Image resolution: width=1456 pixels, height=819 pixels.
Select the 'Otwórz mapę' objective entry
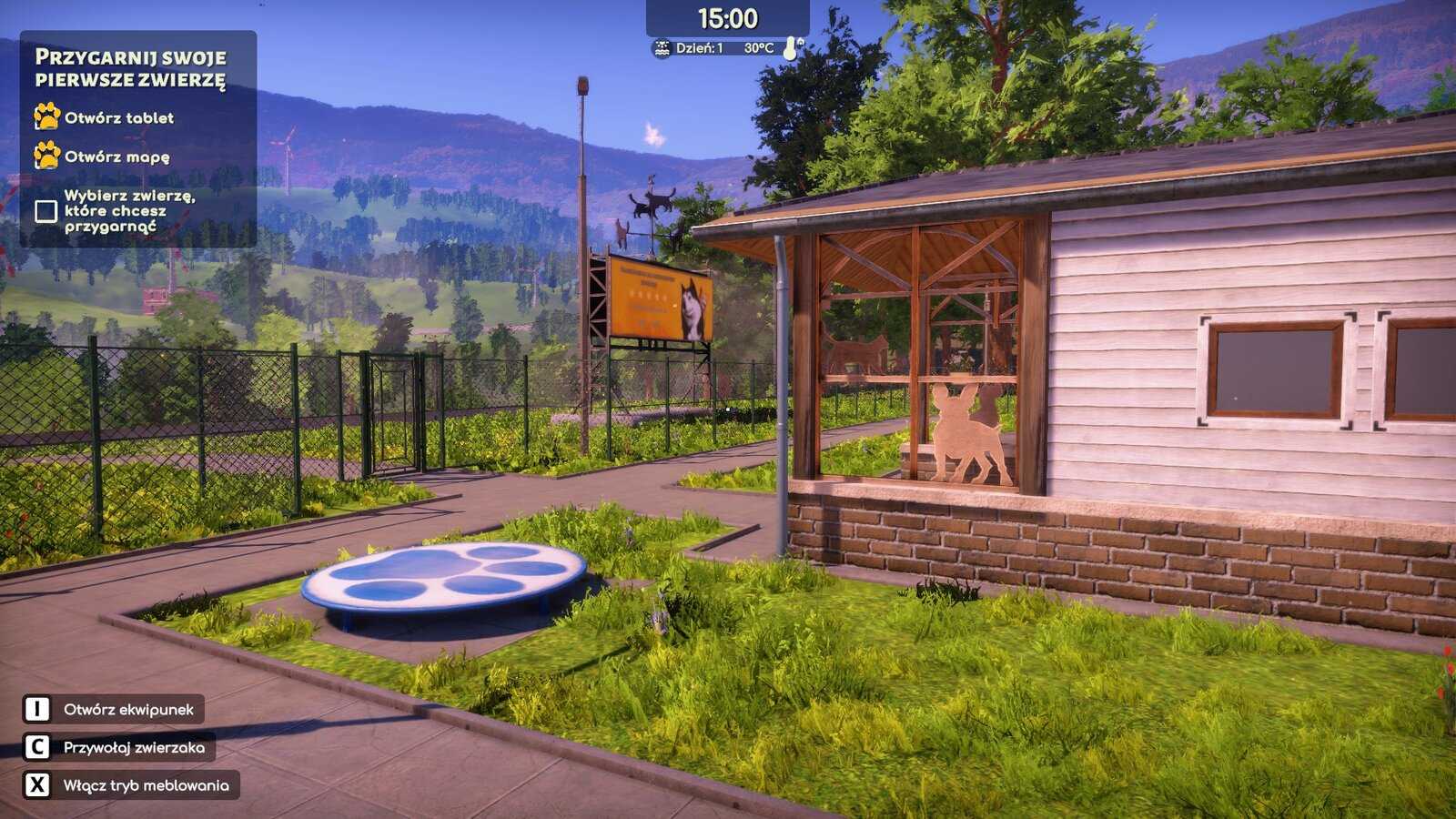(116, 157)
